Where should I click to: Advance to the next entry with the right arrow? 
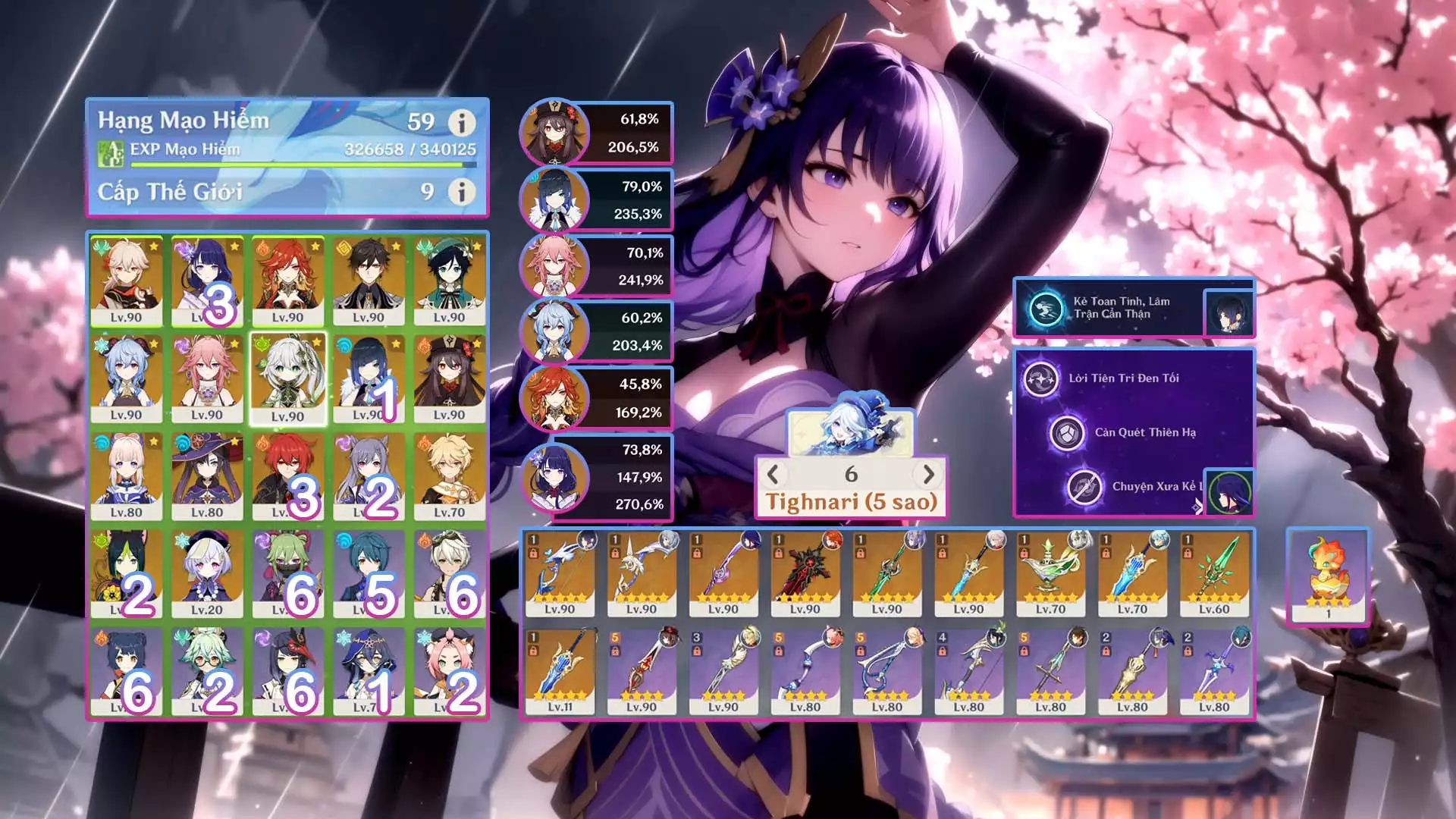tap(928, 475)
